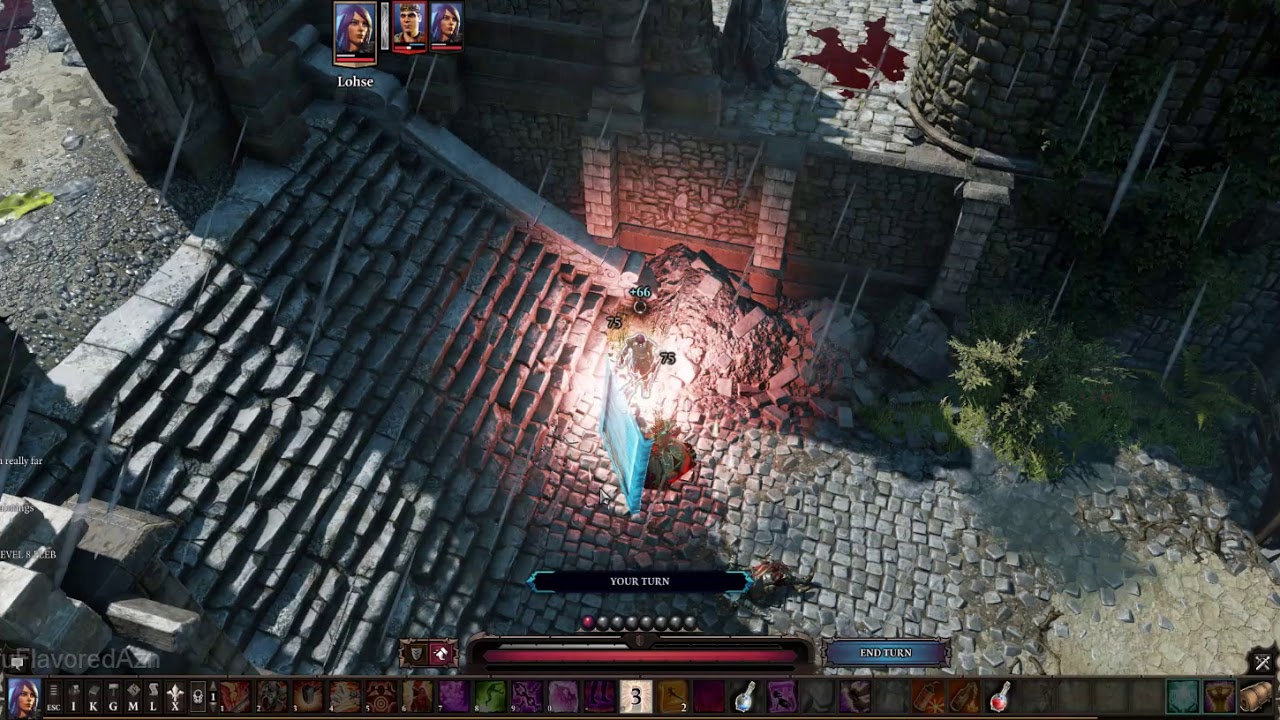Cast the green skill in slot 8
This screenshot has width=1280, height=720.
click(490, 696)
